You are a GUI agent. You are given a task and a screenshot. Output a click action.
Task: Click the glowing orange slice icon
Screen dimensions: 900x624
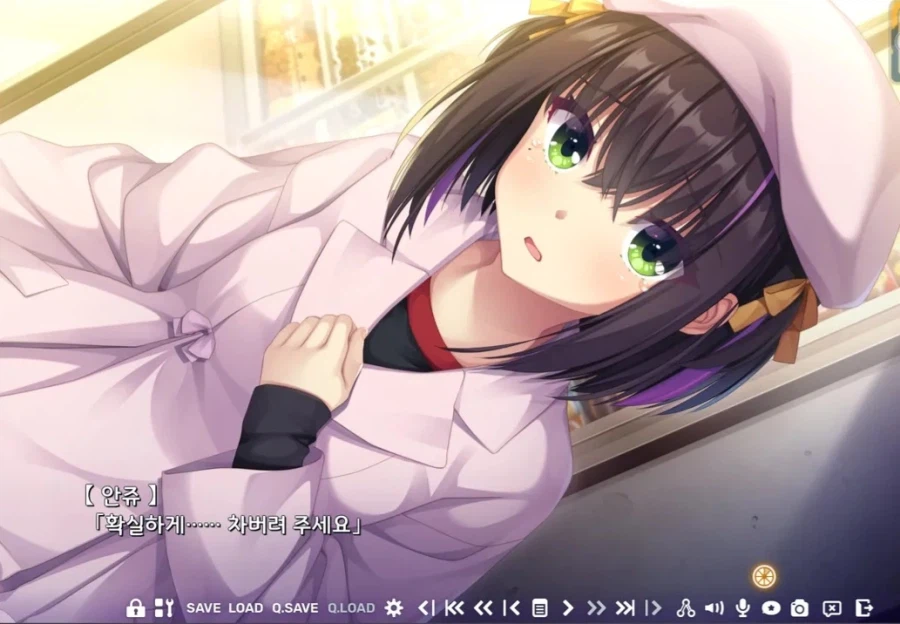coord(765,575)
